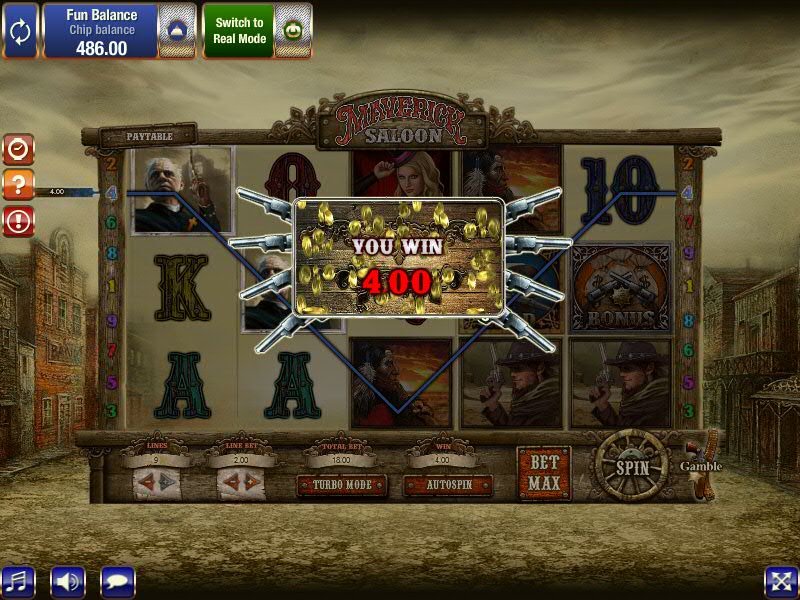Open the Gamble feature

[x=702, y=466]
